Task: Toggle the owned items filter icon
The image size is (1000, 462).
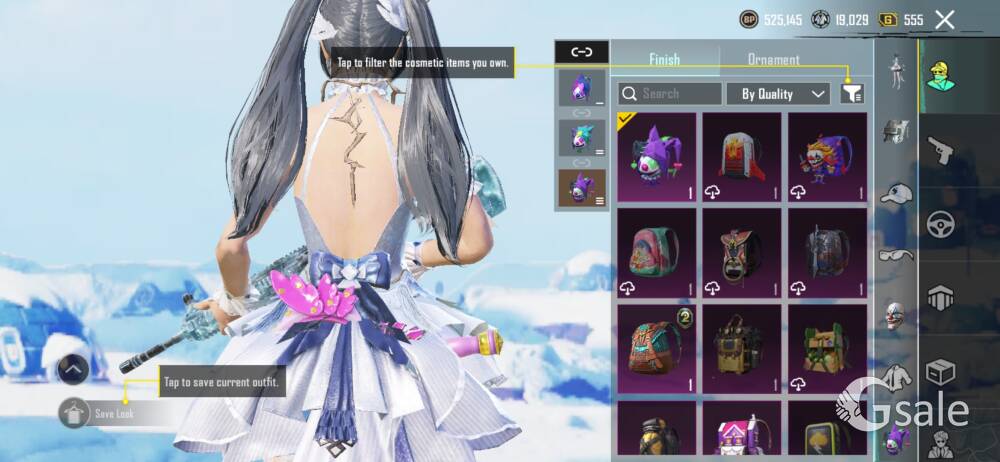Action: 852,94
